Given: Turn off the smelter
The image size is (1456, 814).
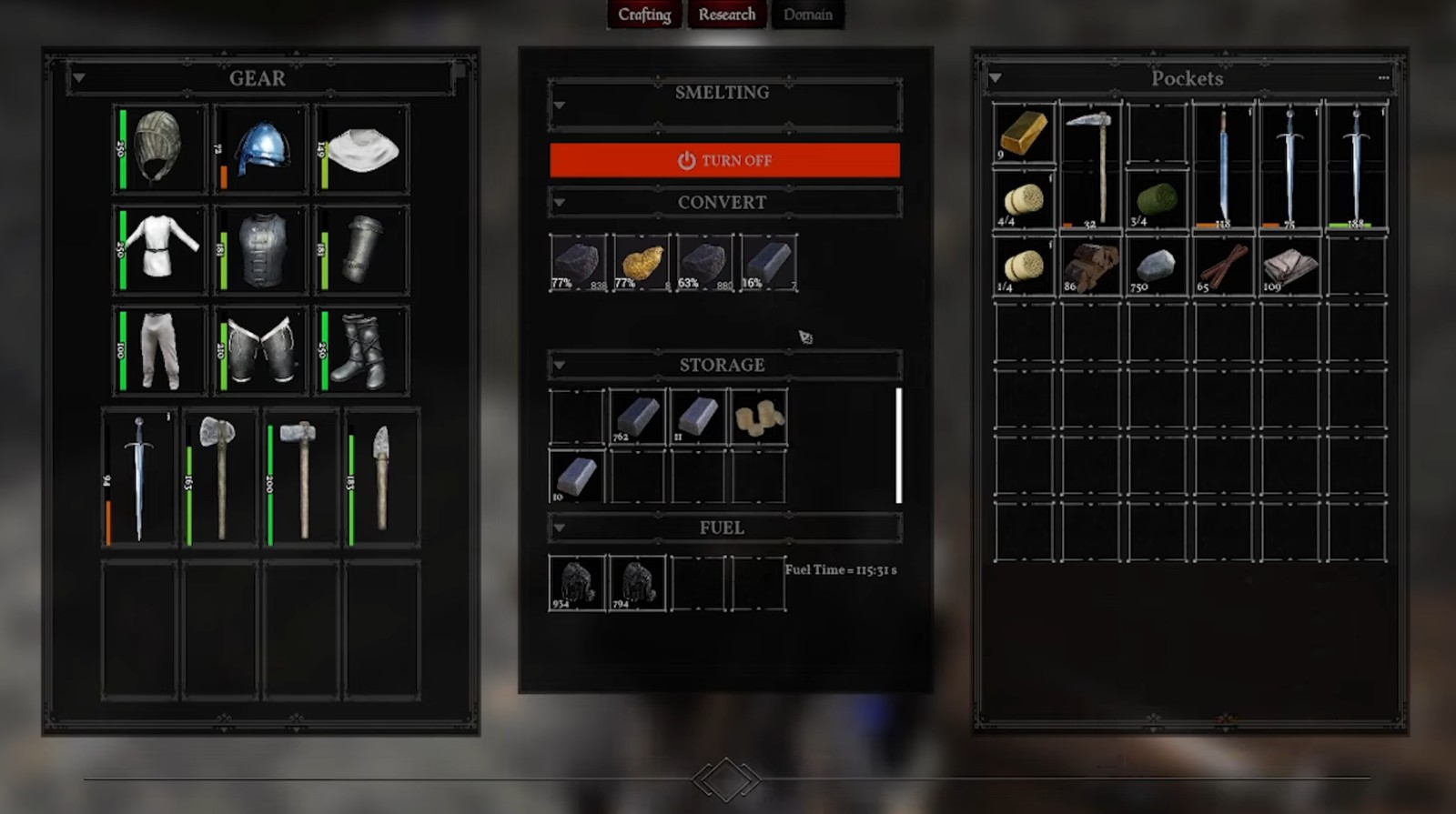Looking at the screenshot, I should coord(724,160).
